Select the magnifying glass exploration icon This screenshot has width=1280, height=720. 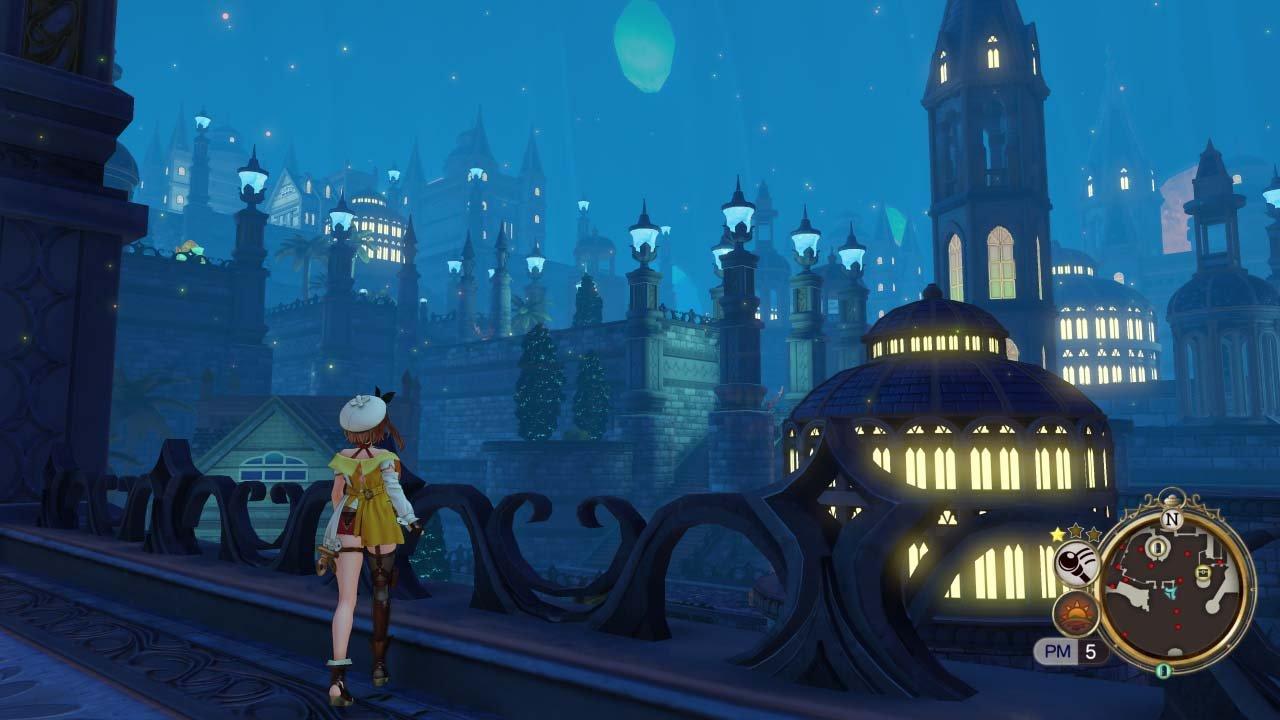[1075, 565]
